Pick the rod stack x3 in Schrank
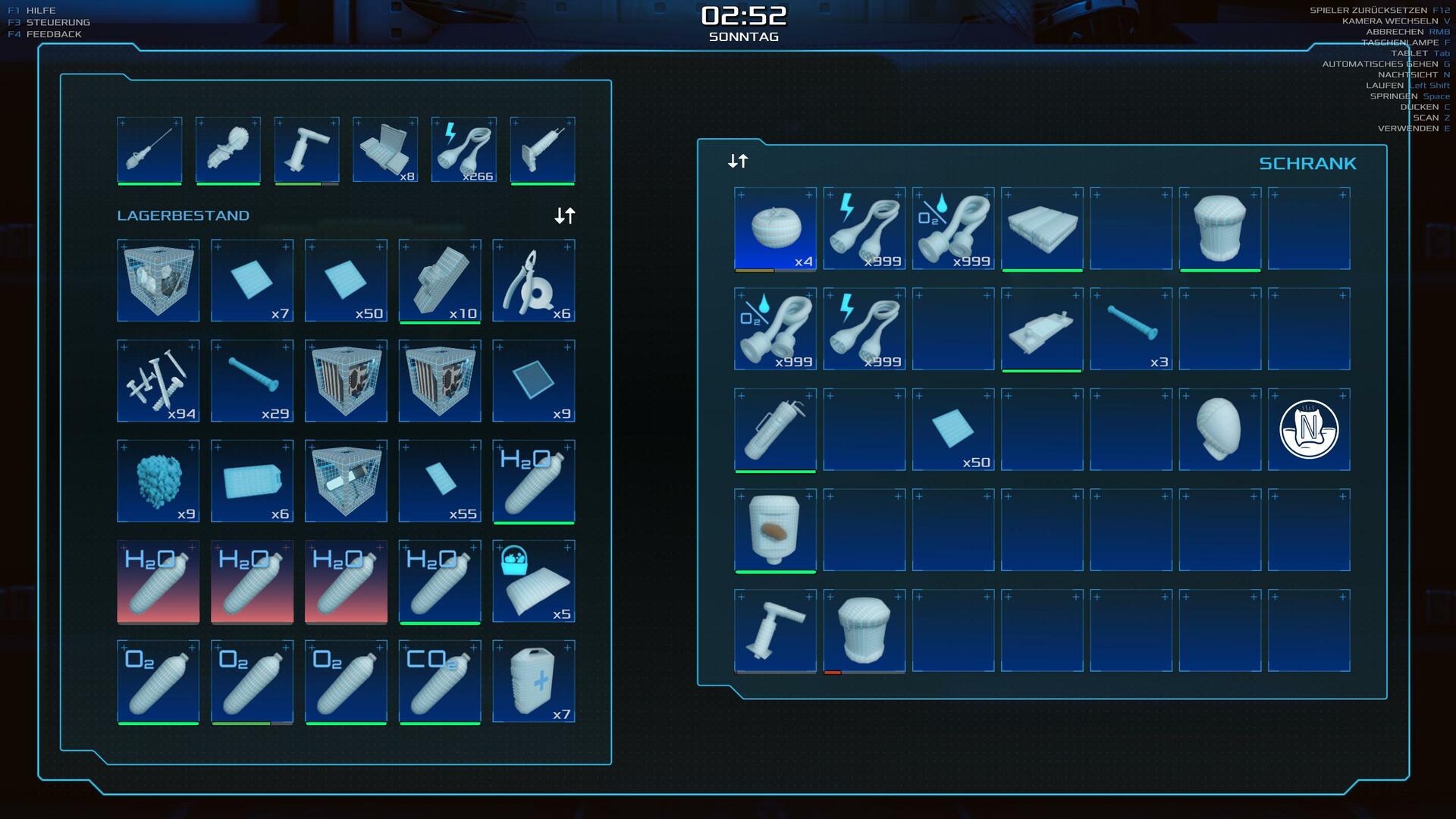The width and height of the screenshot is (1456, 819). [x=1131, y=329]
